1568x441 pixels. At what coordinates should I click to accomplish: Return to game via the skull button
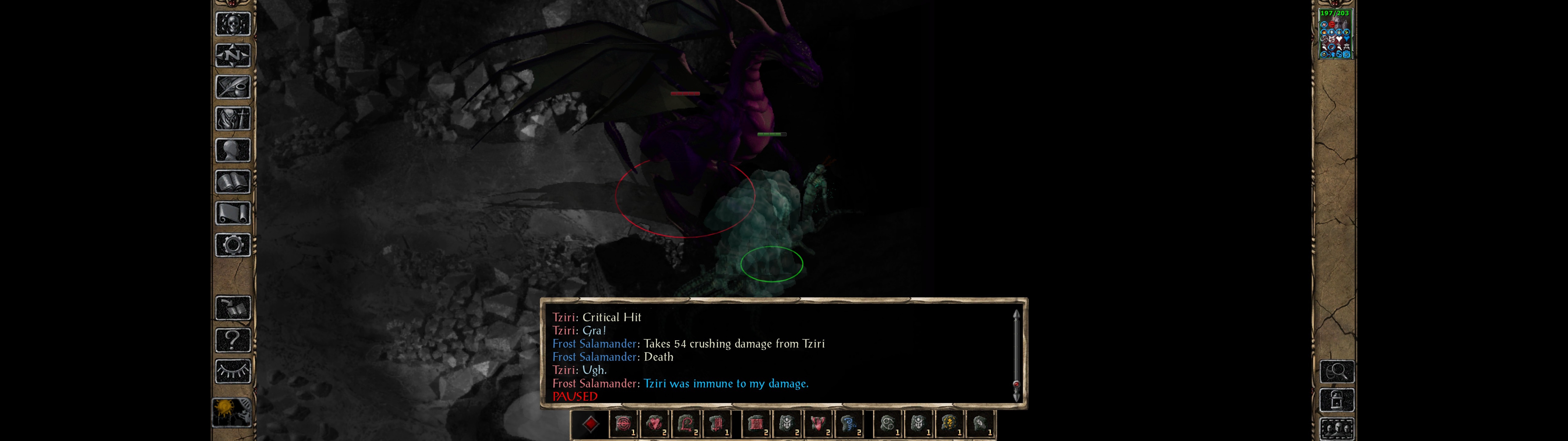point(233,24)
